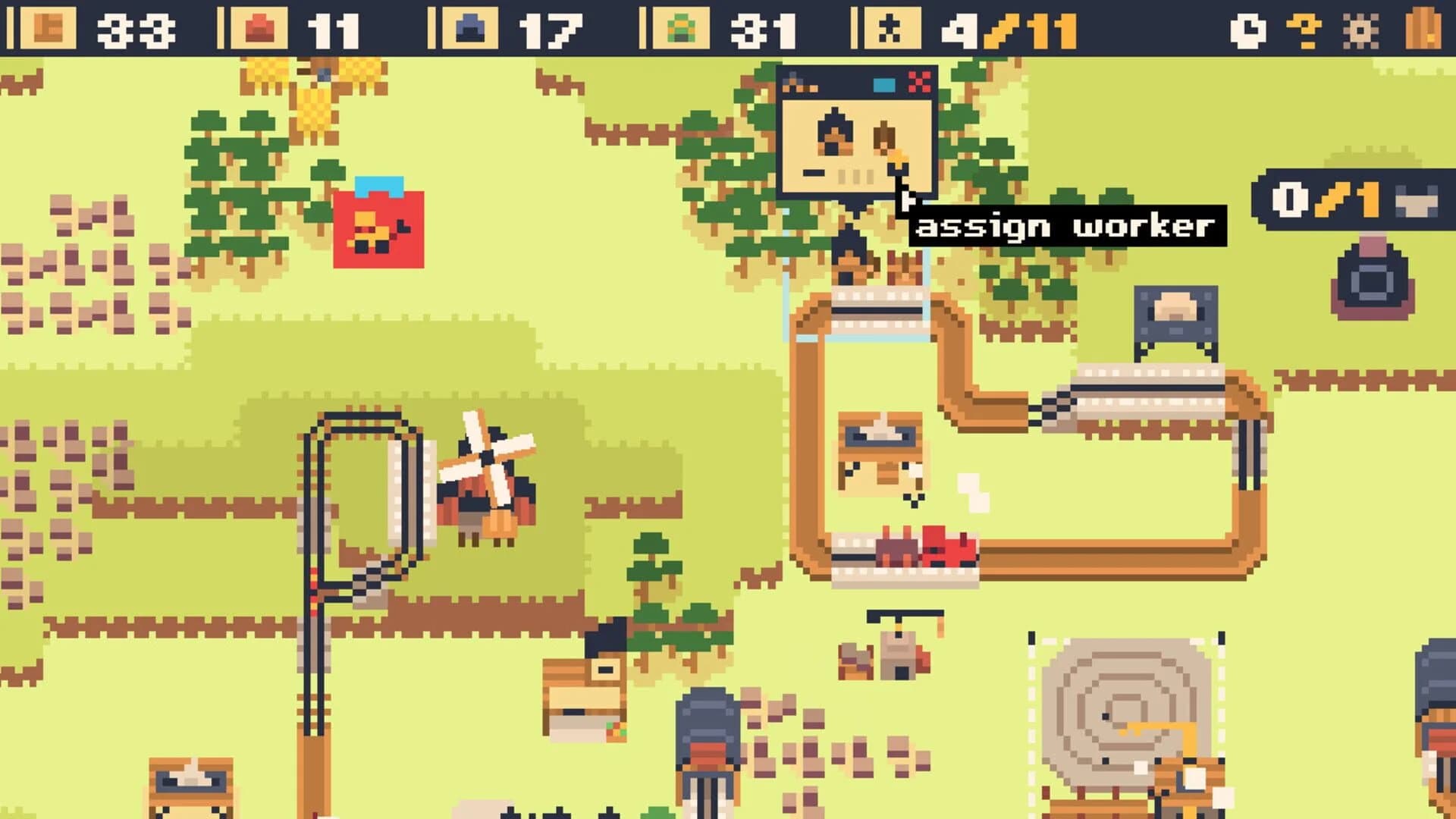Open the green crate resource icon
Screen dimensions: 1456x819
[x=682, y=28]
